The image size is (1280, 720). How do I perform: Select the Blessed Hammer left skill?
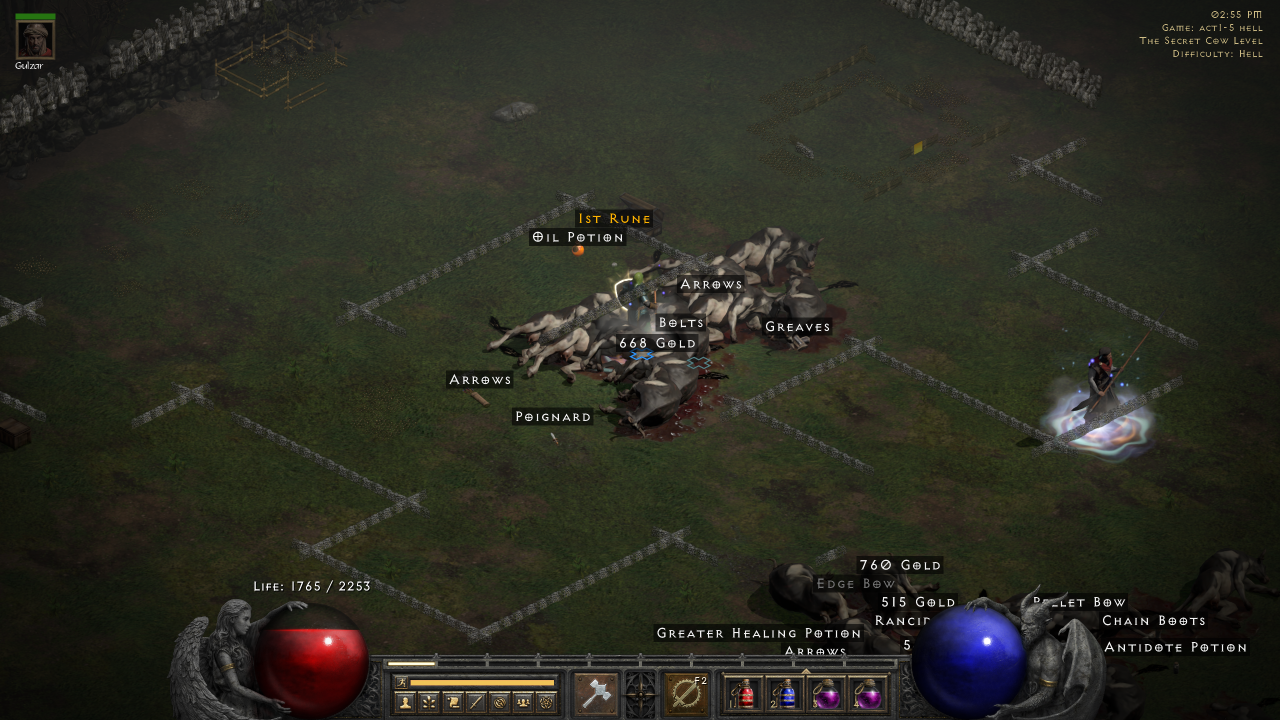pos(596,692)
